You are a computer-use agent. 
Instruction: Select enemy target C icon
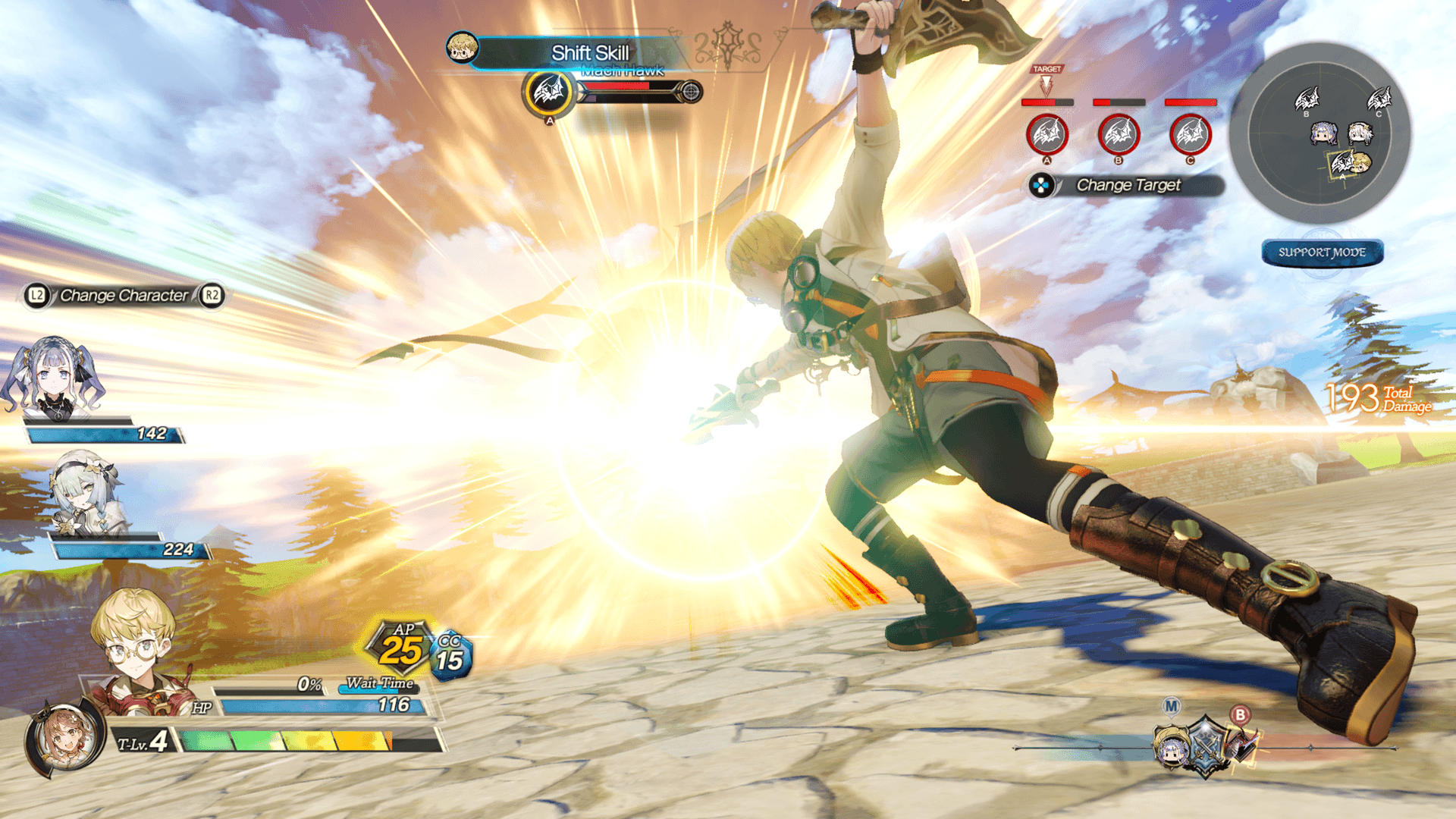[1190, 135]
